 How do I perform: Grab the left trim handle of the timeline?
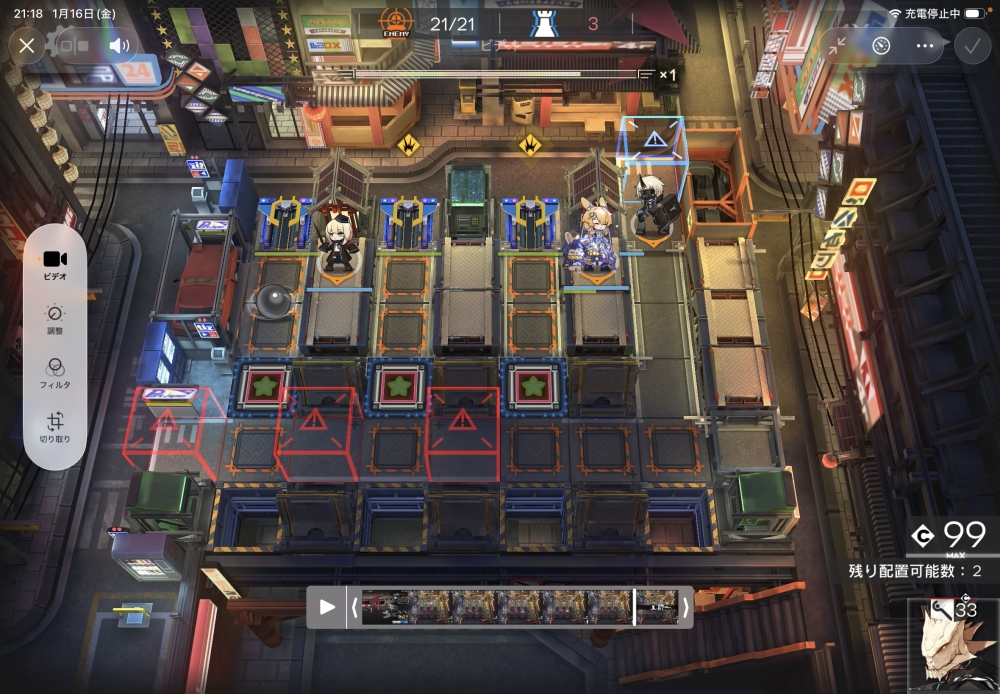[x=352, y=606]
